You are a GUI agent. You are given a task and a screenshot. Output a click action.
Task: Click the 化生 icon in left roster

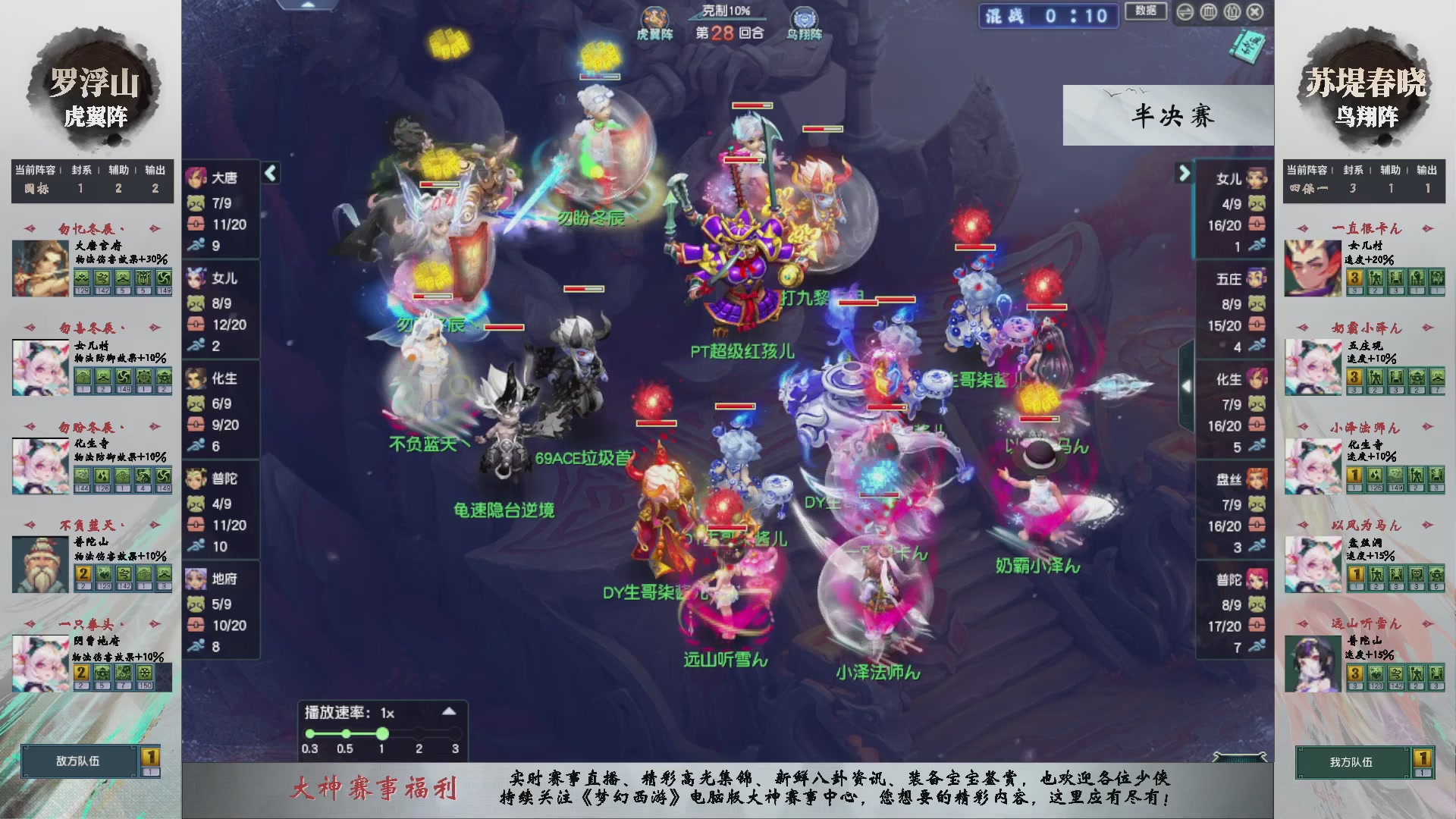pos(197,378)
